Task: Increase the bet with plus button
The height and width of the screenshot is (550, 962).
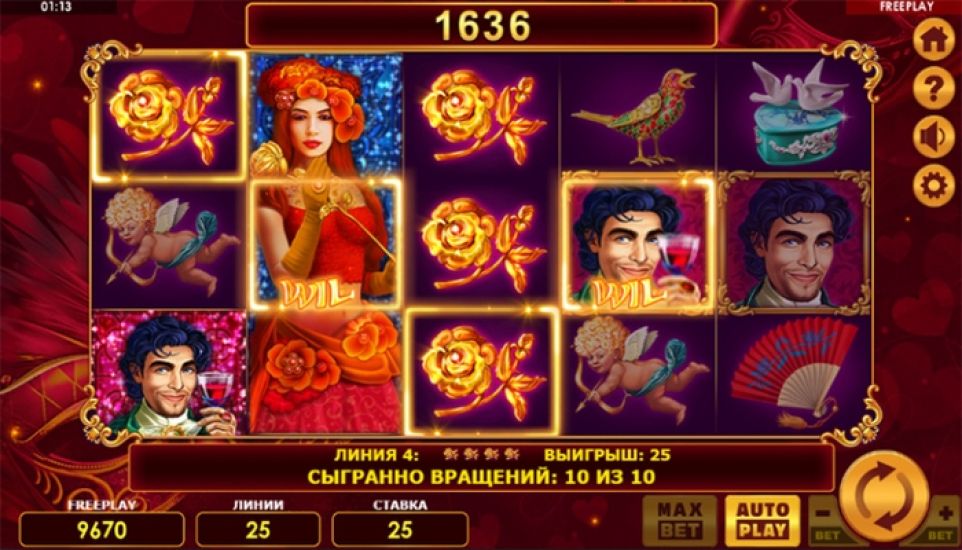Action: point(944,521)
